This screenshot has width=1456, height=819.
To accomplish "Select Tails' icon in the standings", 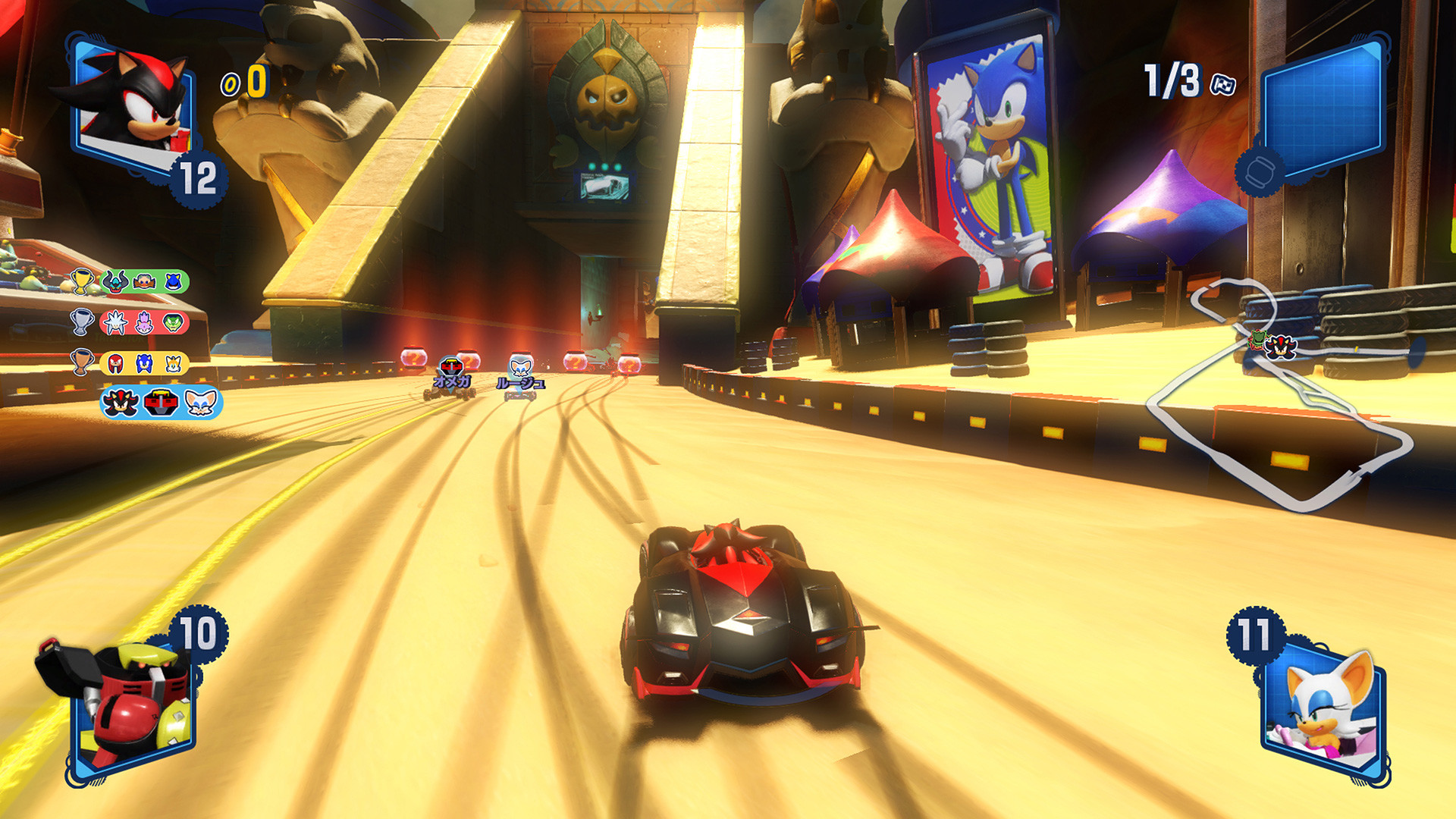I will pos(172,363).
